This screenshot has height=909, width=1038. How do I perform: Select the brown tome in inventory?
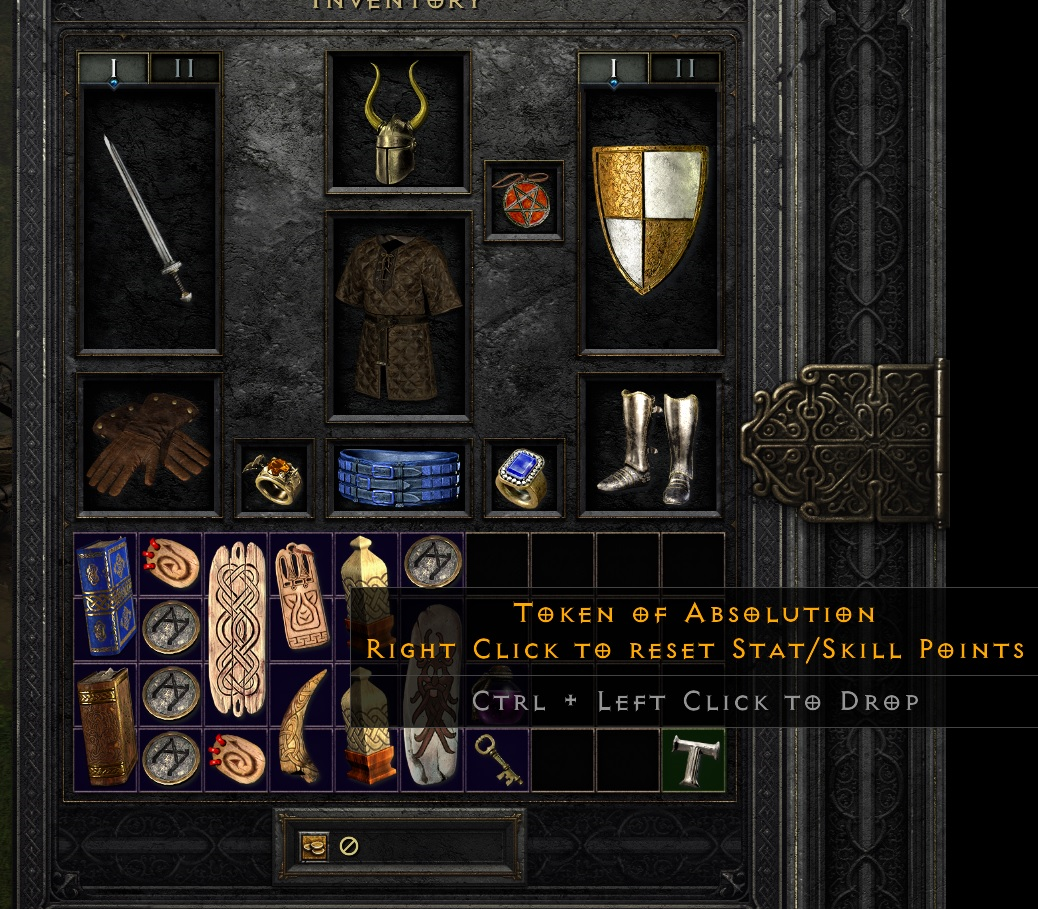pos(105,727)
